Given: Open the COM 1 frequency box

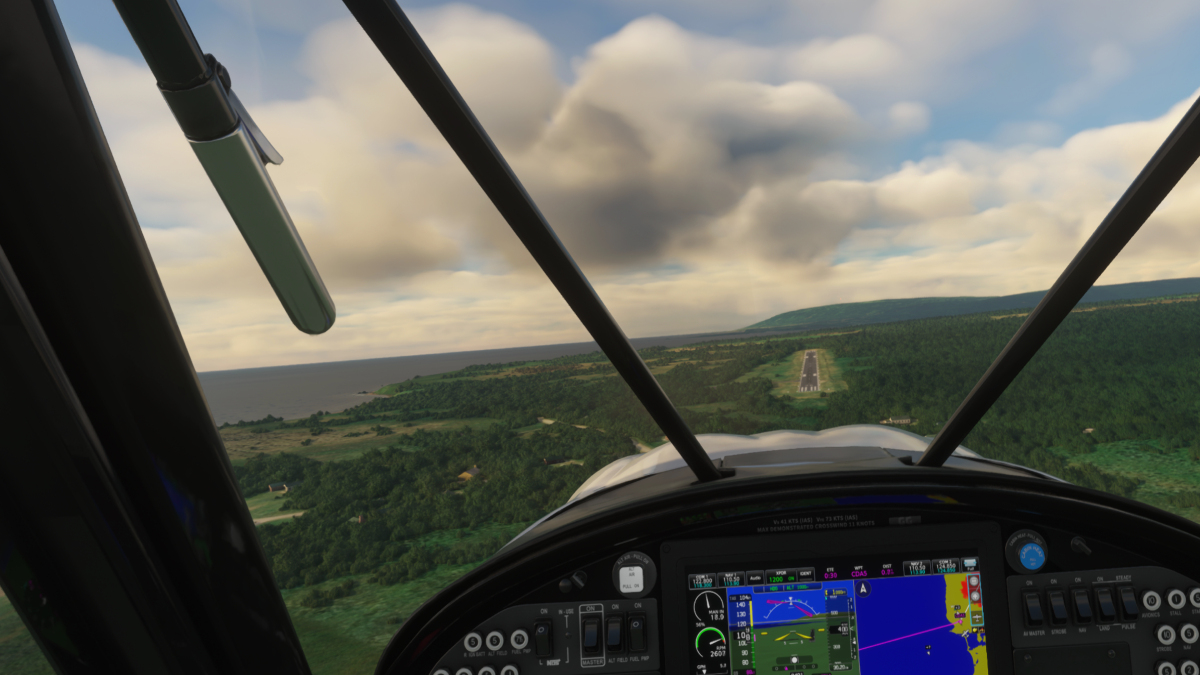Looking at the screenshot, I should pyautogui.click(x=700, y=580).
